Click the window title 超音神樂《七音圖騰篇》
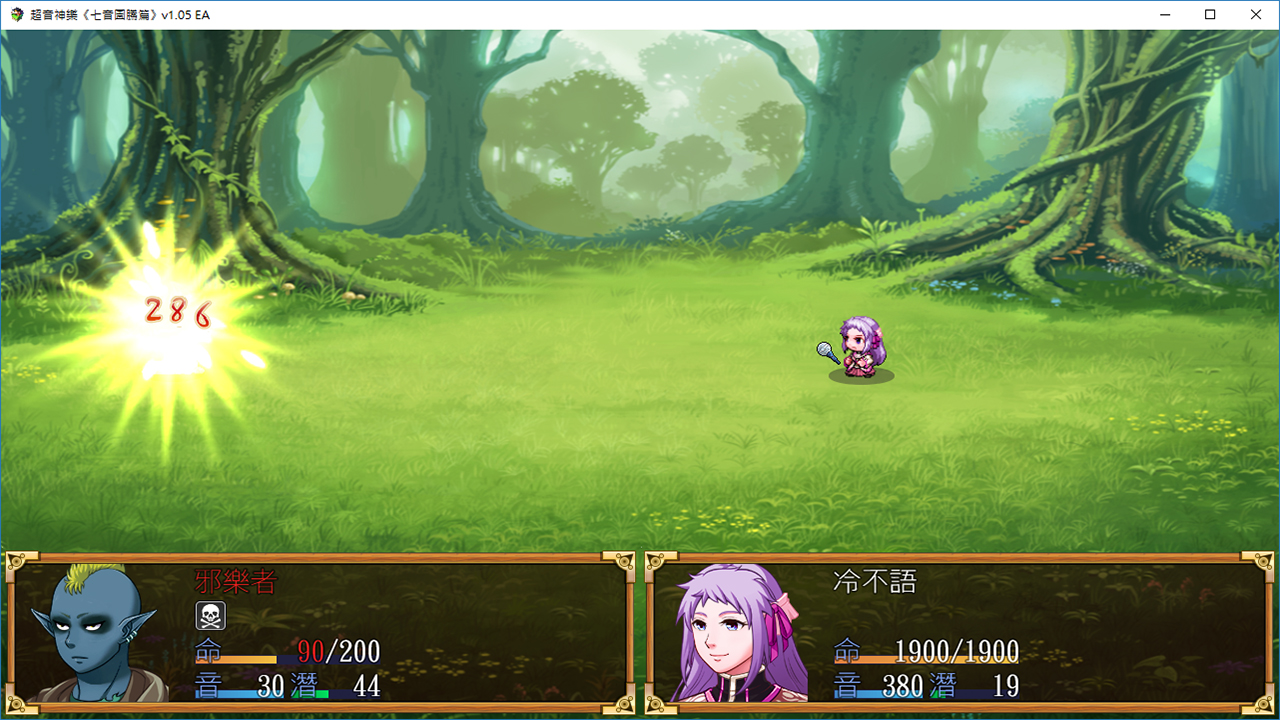This screenshot has height=720, width=1280. point(115,15)
